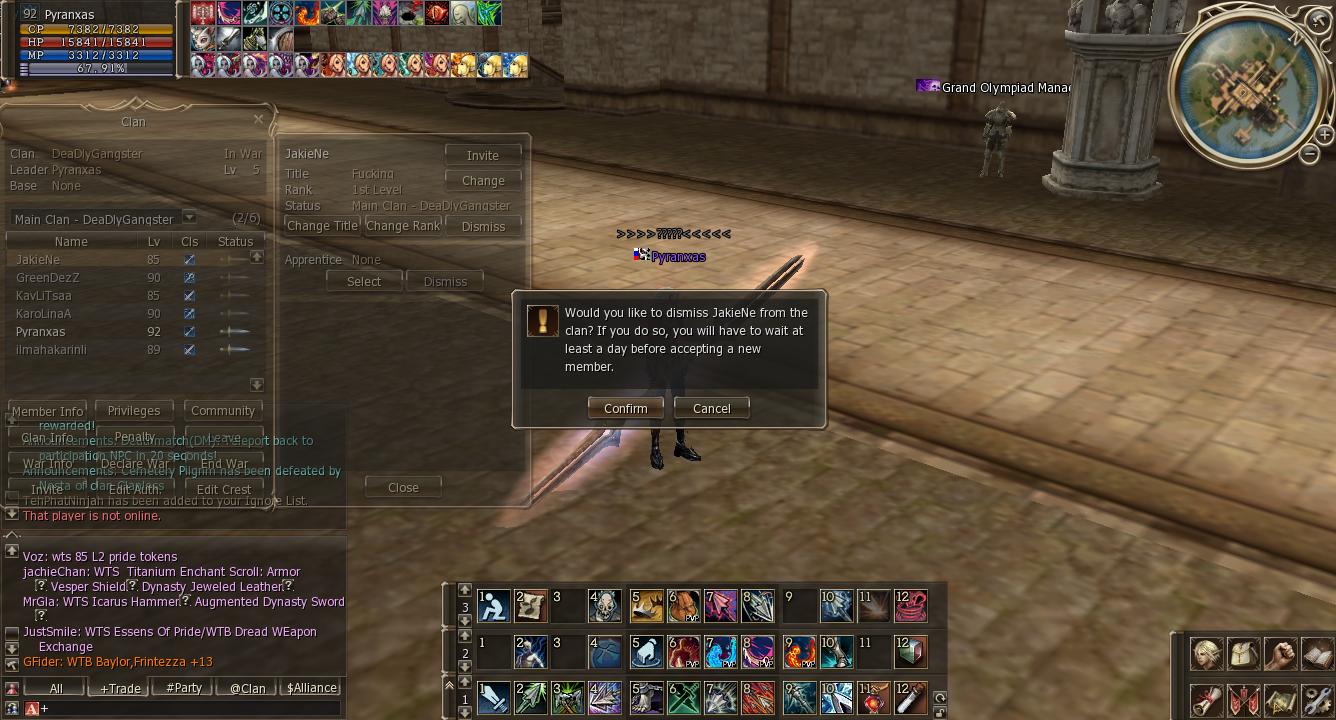Zoom in the minimap with plus button

[x=1325, y=135]
